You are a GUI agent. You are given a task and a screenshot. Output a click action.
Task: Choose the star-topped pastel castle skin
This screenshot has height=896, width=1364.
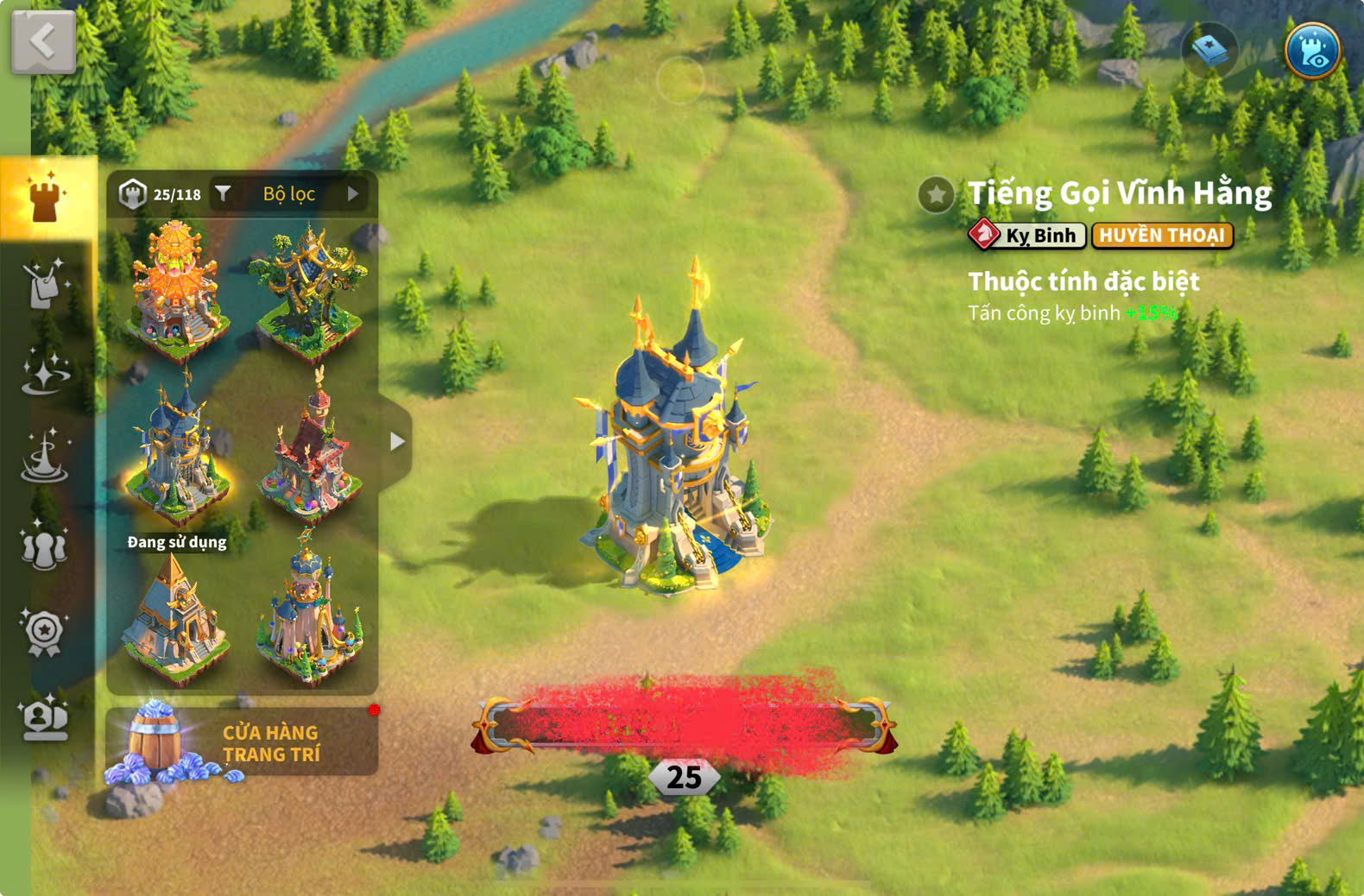tap(310, 615)
